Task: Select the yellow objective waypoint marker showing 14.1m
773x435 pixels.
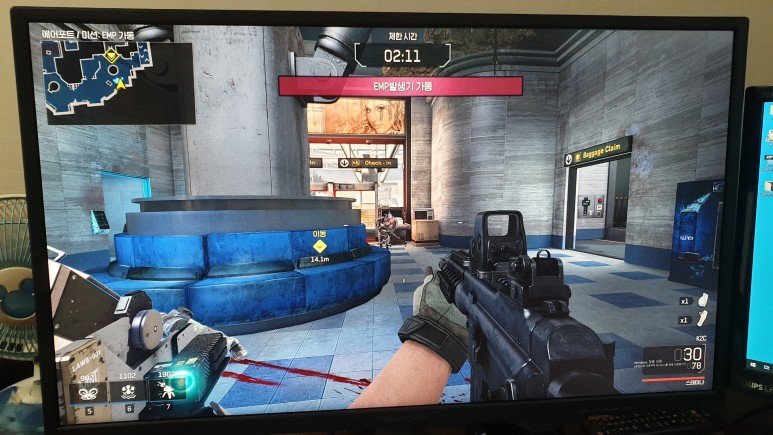Action: [320, 246]
